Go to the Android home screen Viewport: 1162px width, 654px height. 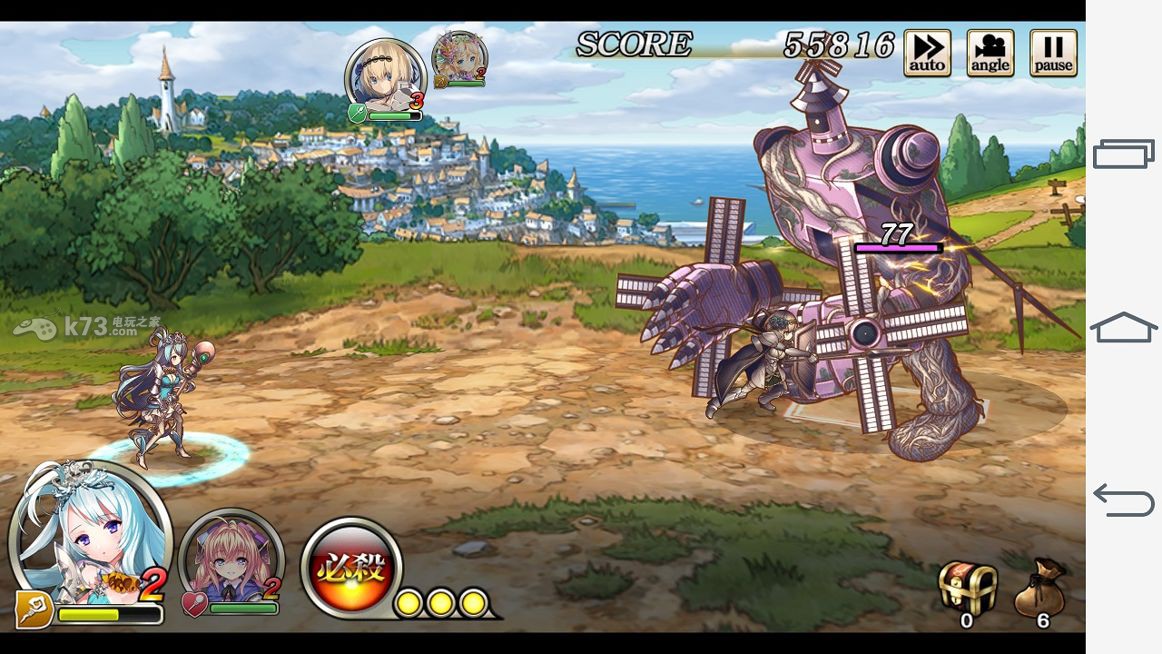pyautogui.click(x=1123, y=327)
